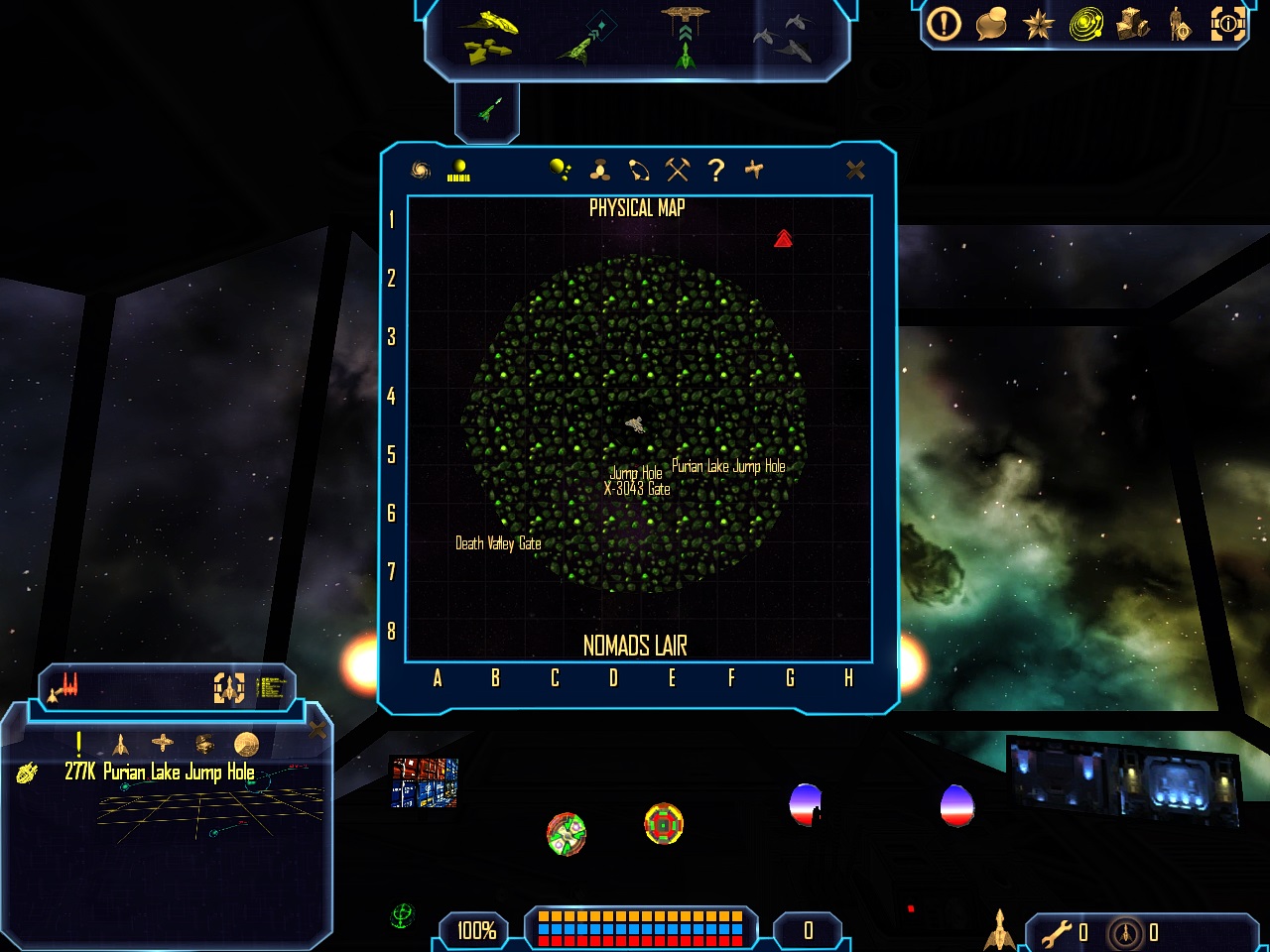Select Purian Lake Jump Hole in contact list

[x=159, y=773]
